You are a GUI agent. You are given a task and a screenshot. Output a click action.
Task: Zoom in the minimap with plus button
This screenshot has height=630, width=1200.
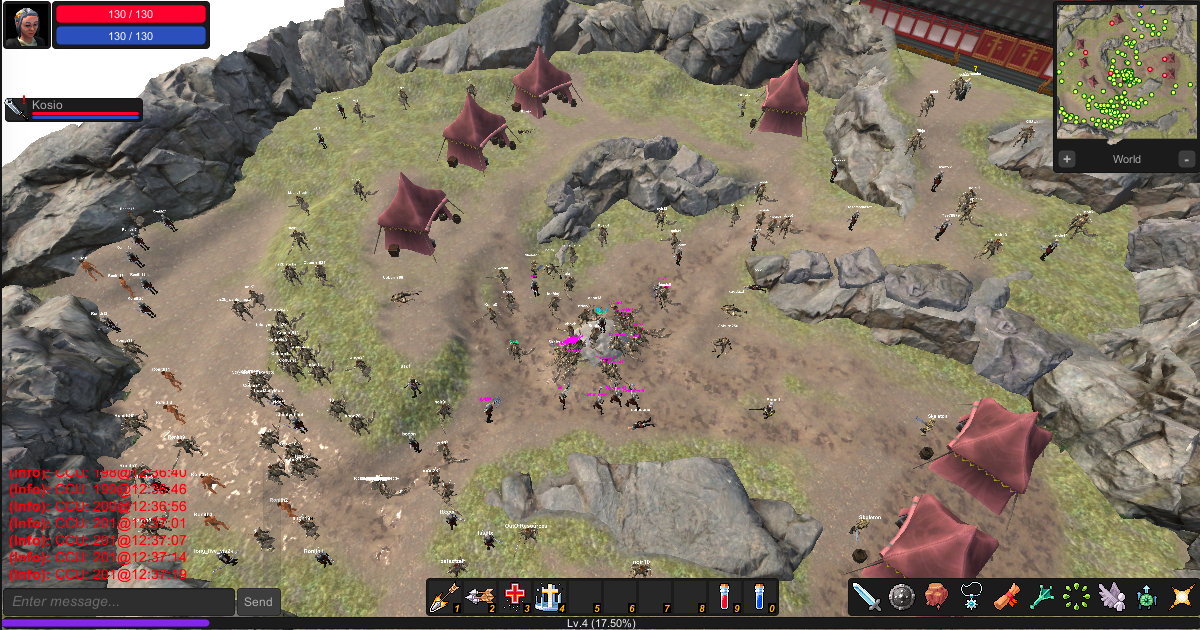[1067, 159]
